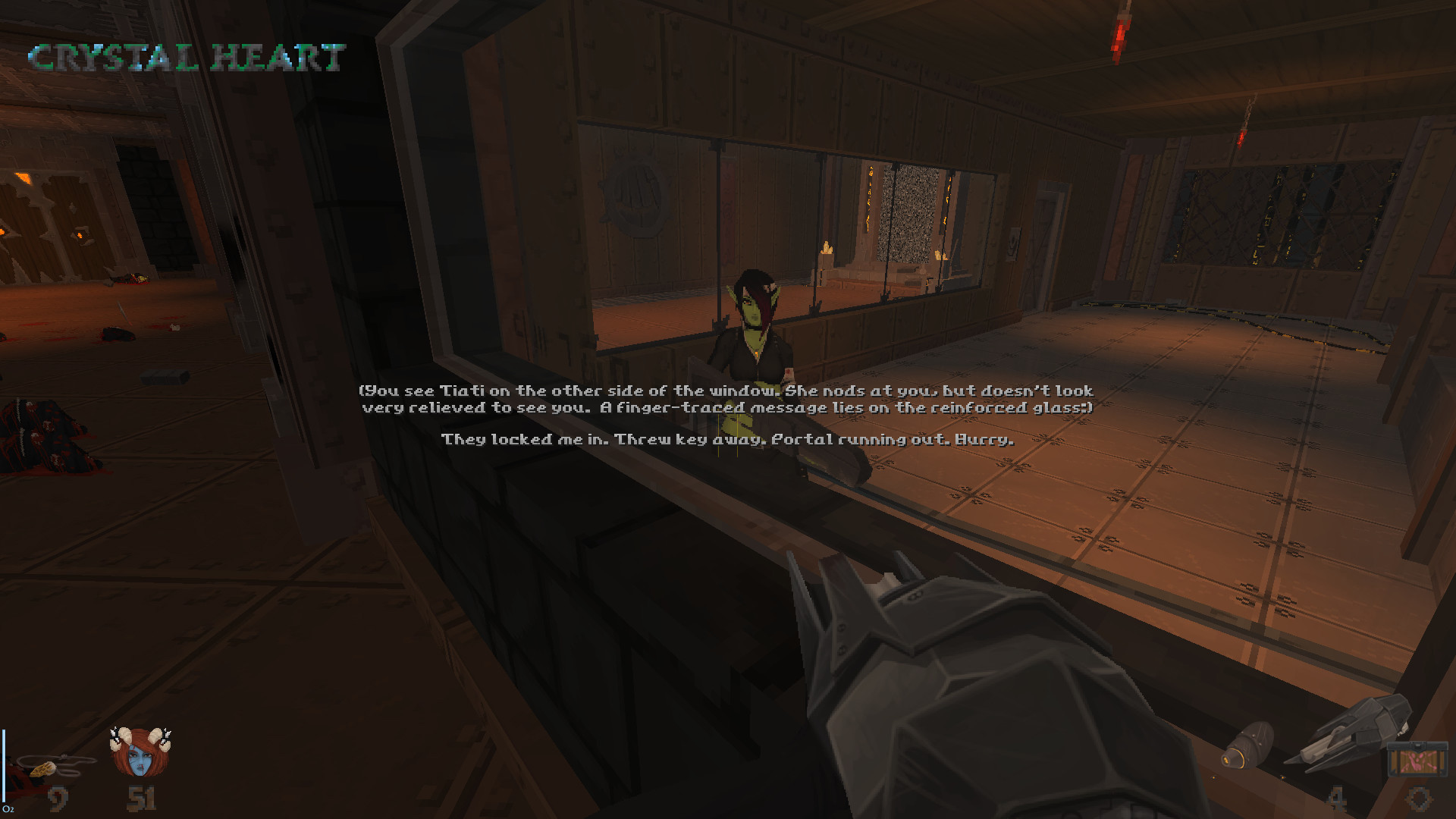Viewport: 1456px width, 819px height.
Task: Click the health value 51 below the portrait
Action: (141, 796)
